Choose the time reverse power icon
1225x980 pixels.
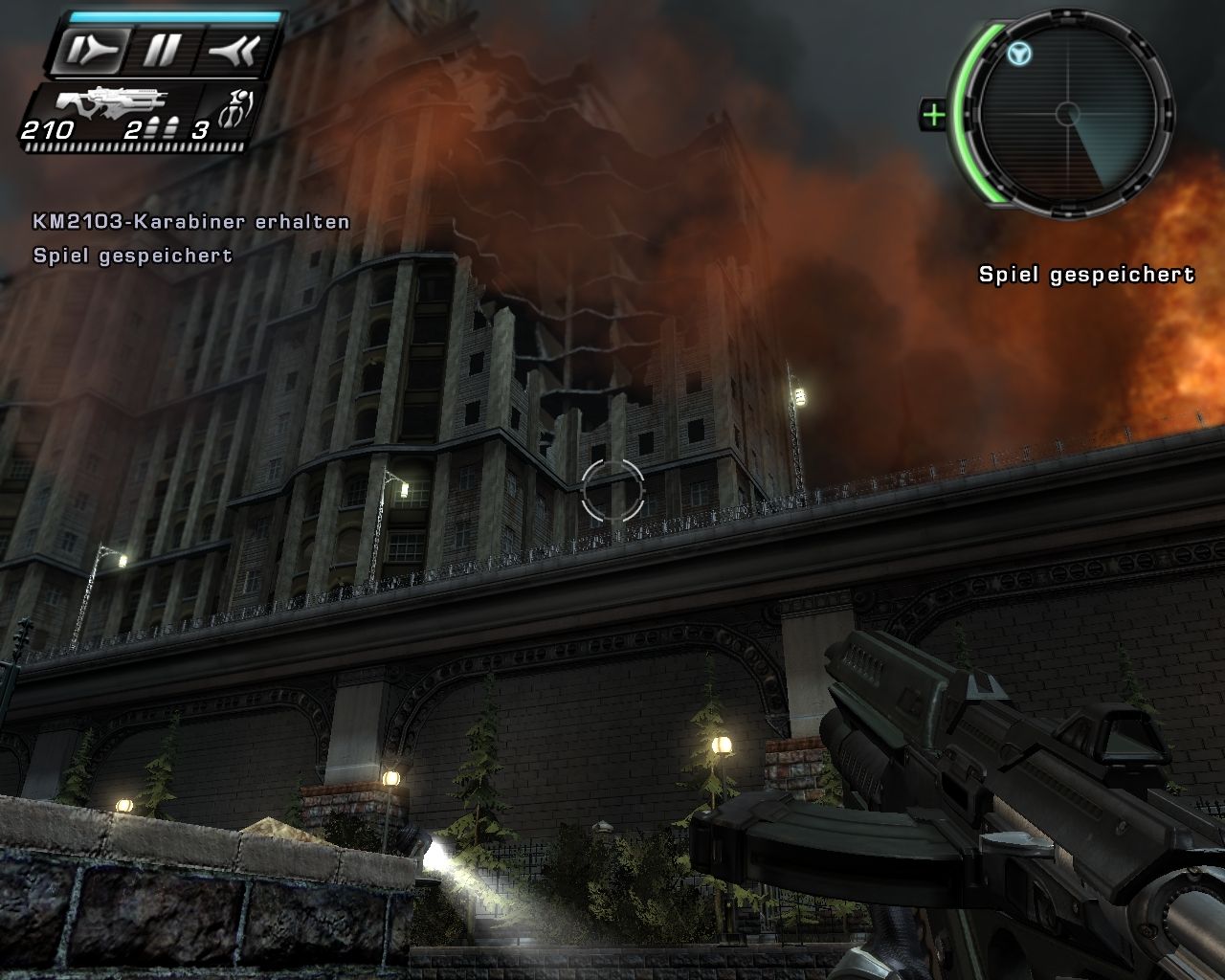233,50
